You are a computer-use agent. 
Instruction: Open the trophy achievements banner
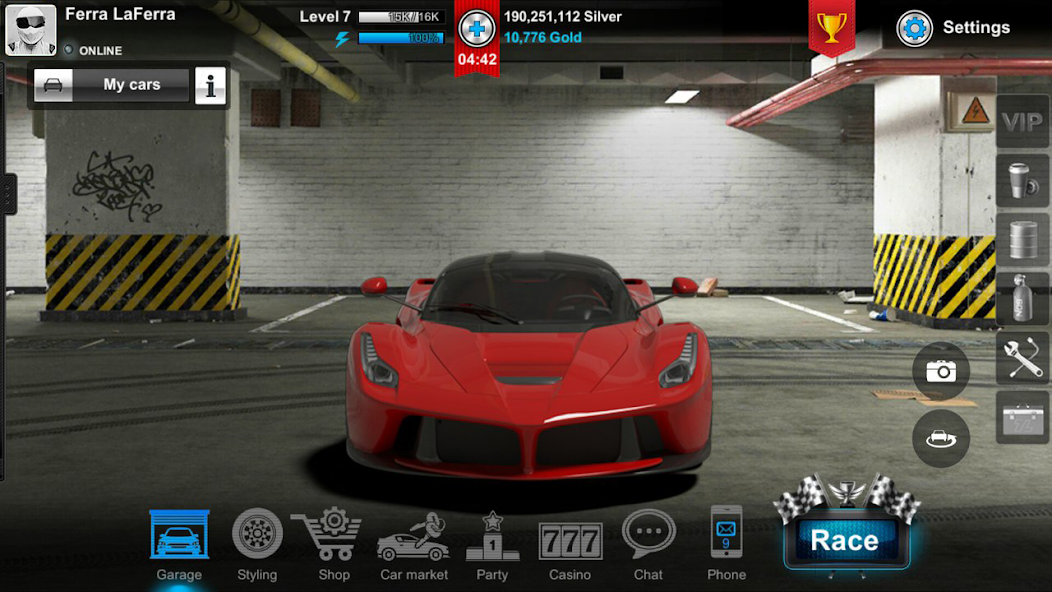tap(831, 28)
